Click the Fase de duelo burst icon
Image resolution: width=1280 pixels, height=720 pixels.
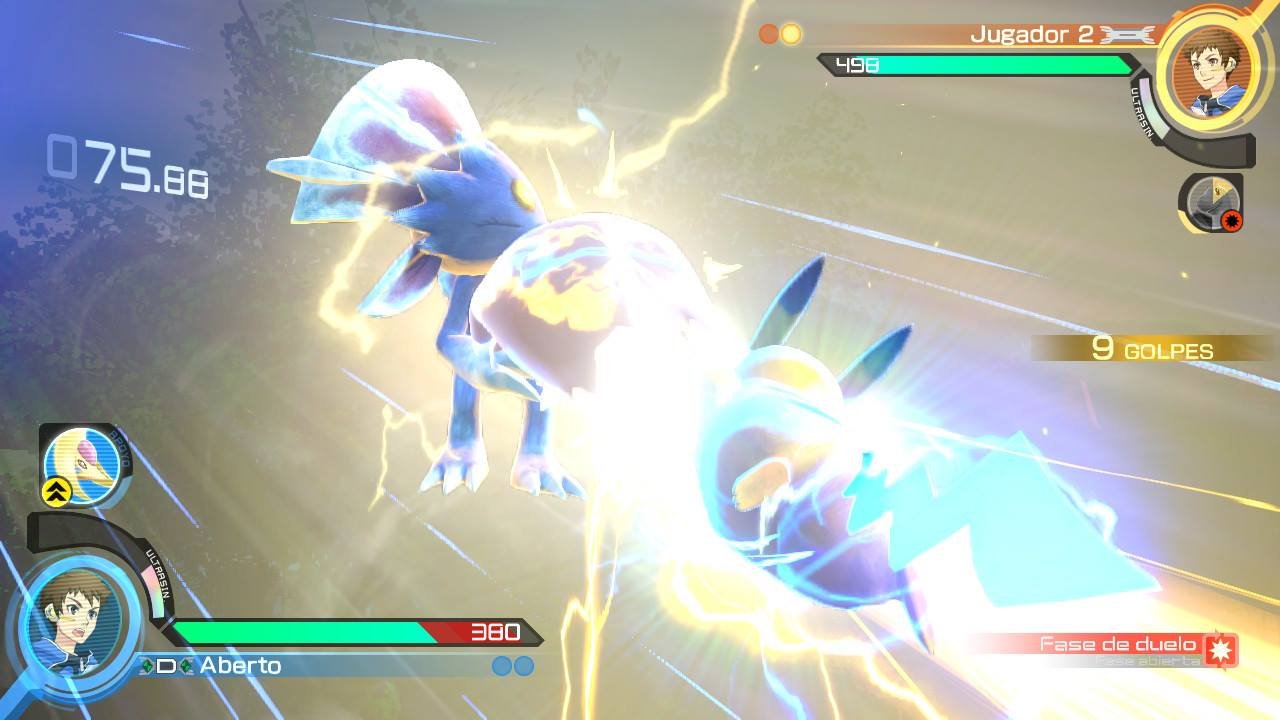click(1220, 648)
